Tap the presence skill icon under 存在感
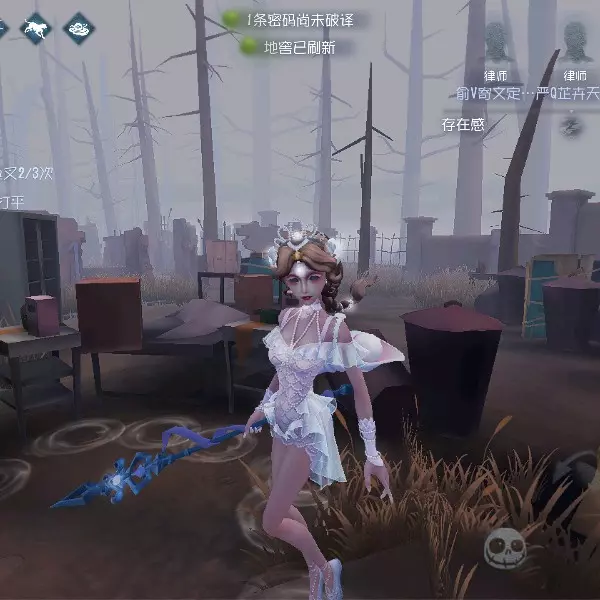Image resolution: width=600 pixels, height=600 pixels. [571, 127]
